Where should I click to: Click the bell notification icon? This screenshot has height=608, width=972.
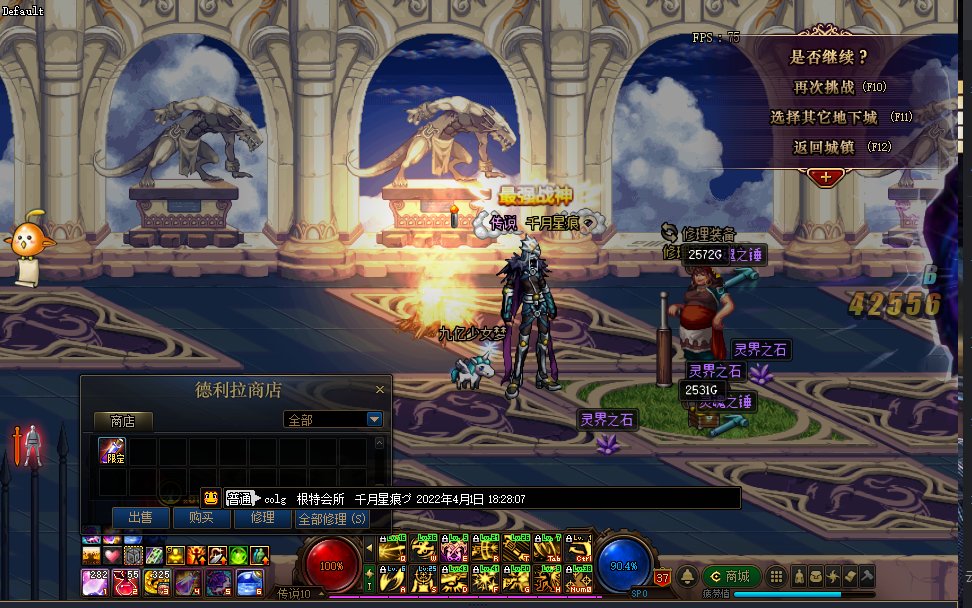click(687, 577)
